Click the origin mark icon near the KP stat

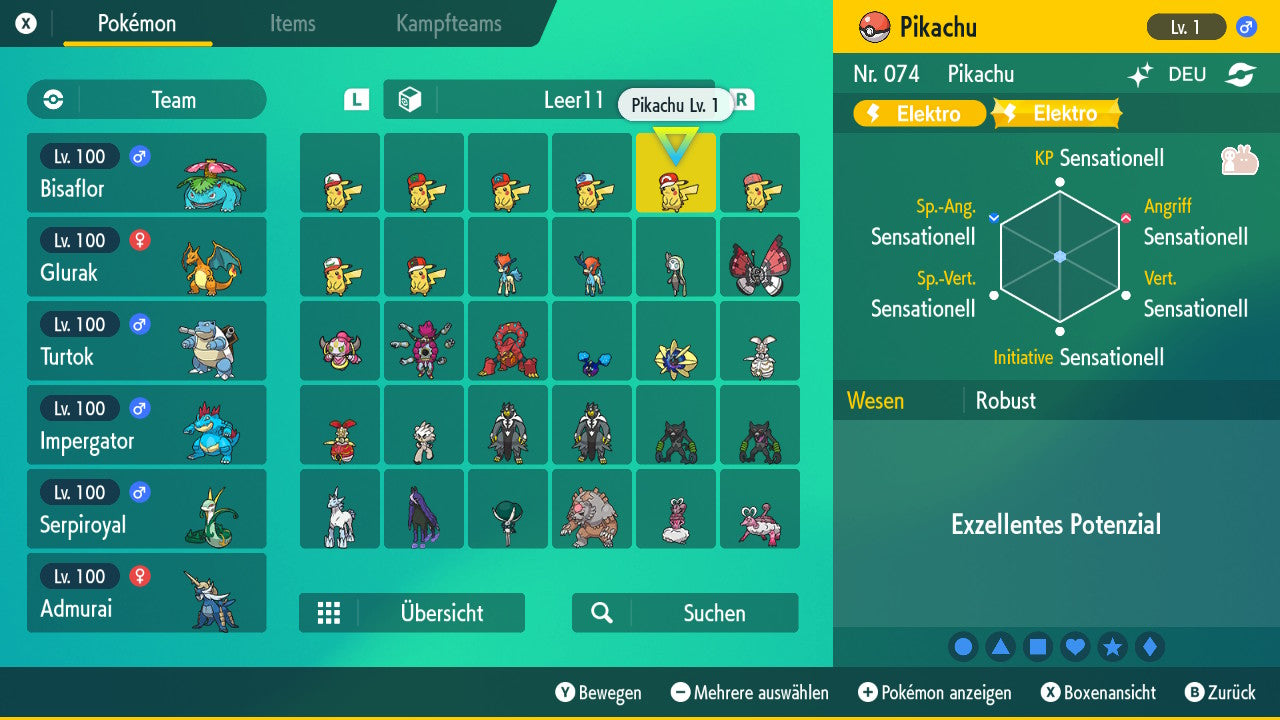pyautogui.click(x=1237, y=160)
